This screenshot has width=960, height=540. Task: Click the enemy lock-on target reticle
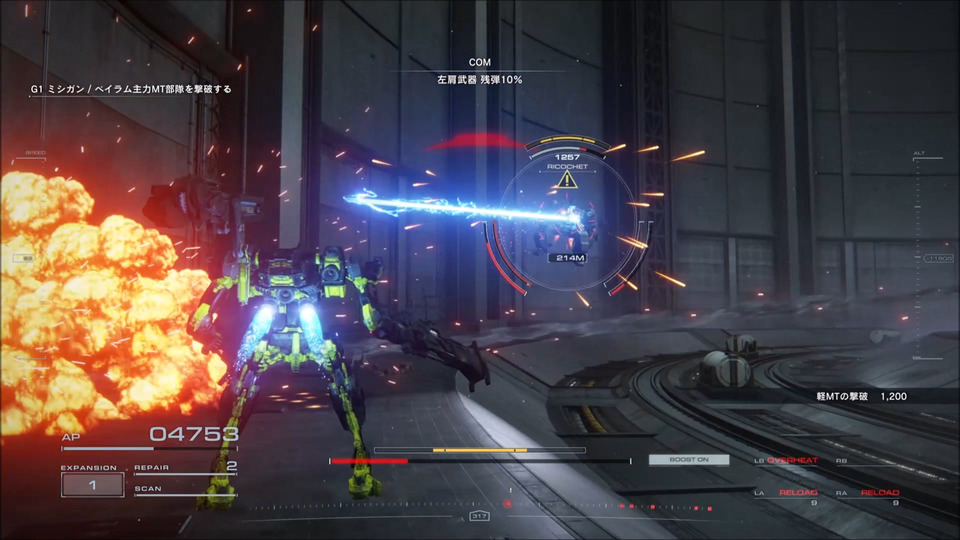click(567, 222)
